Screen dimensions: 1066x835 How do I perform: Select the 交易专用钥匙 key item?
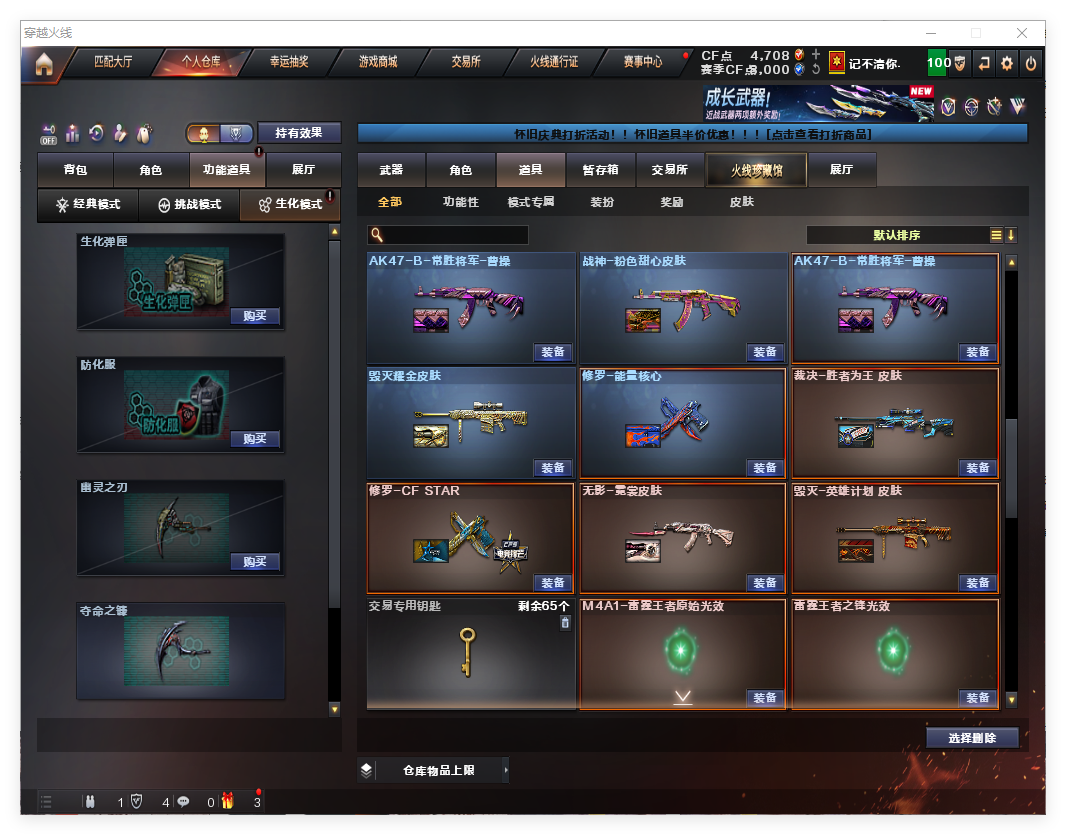pos(470,653)
